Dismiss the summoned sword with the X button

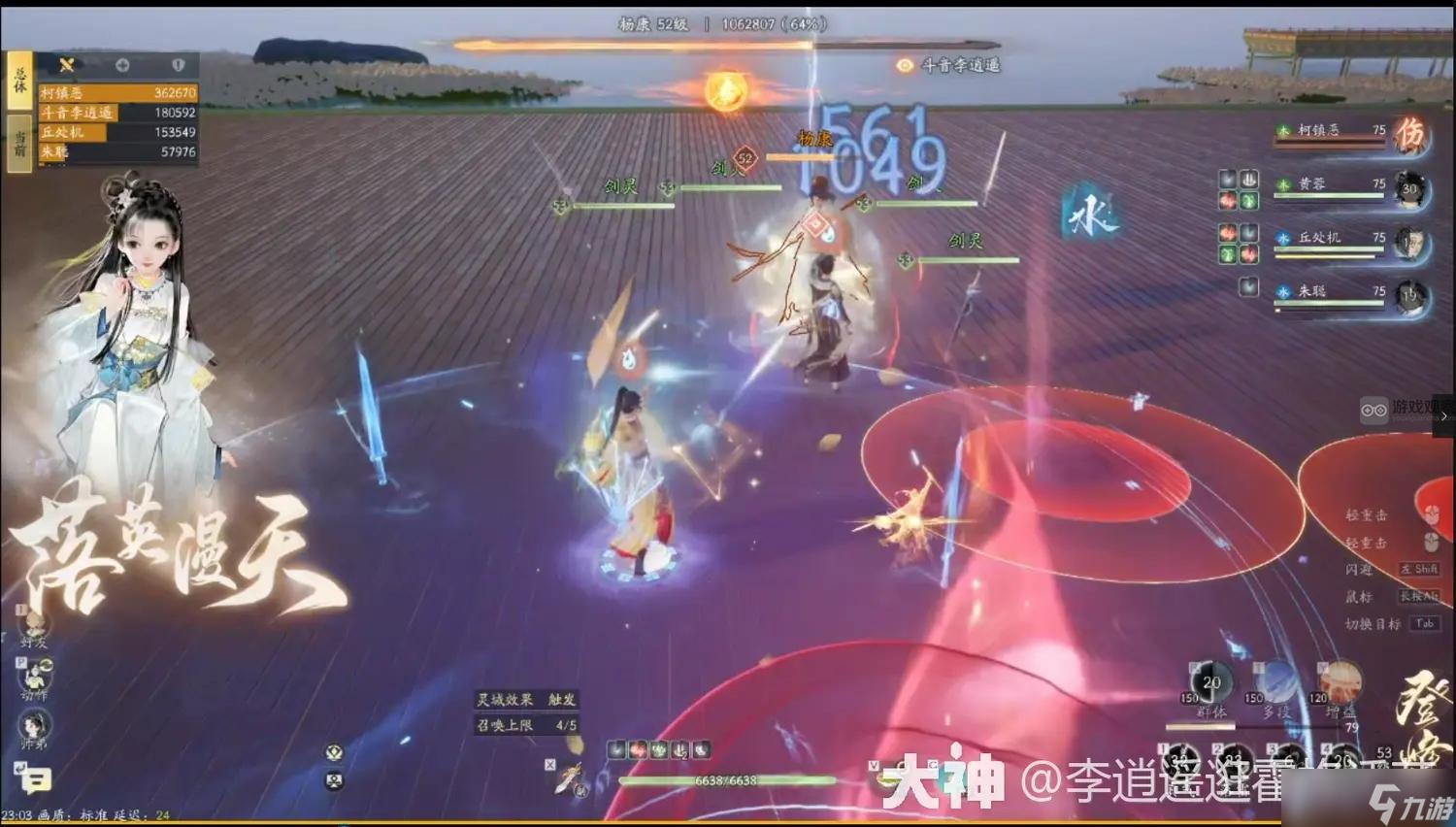[550, 764]
